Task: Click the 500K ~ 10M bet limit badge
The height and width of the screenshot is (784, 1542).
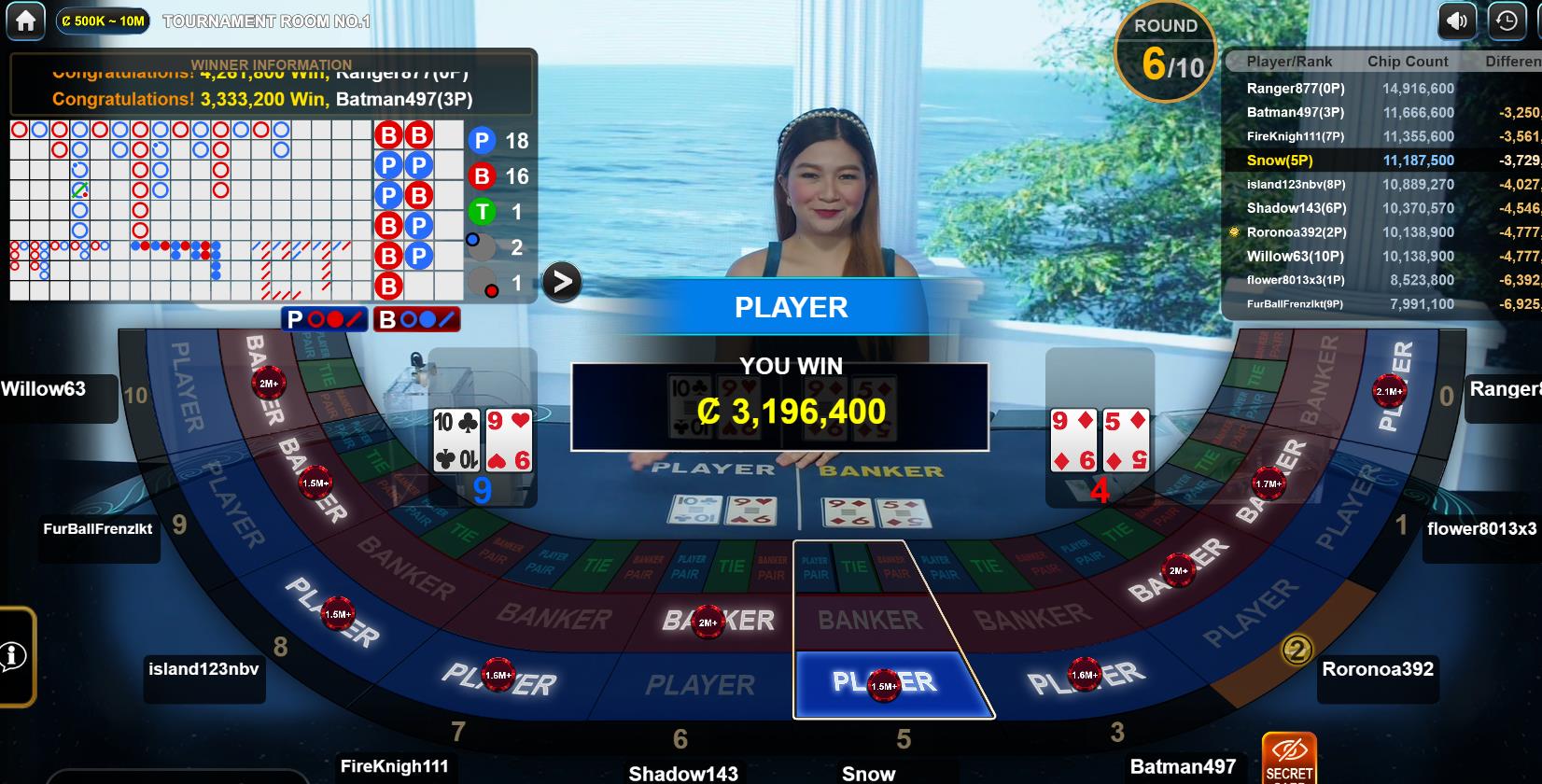Action: pos(103,21)
